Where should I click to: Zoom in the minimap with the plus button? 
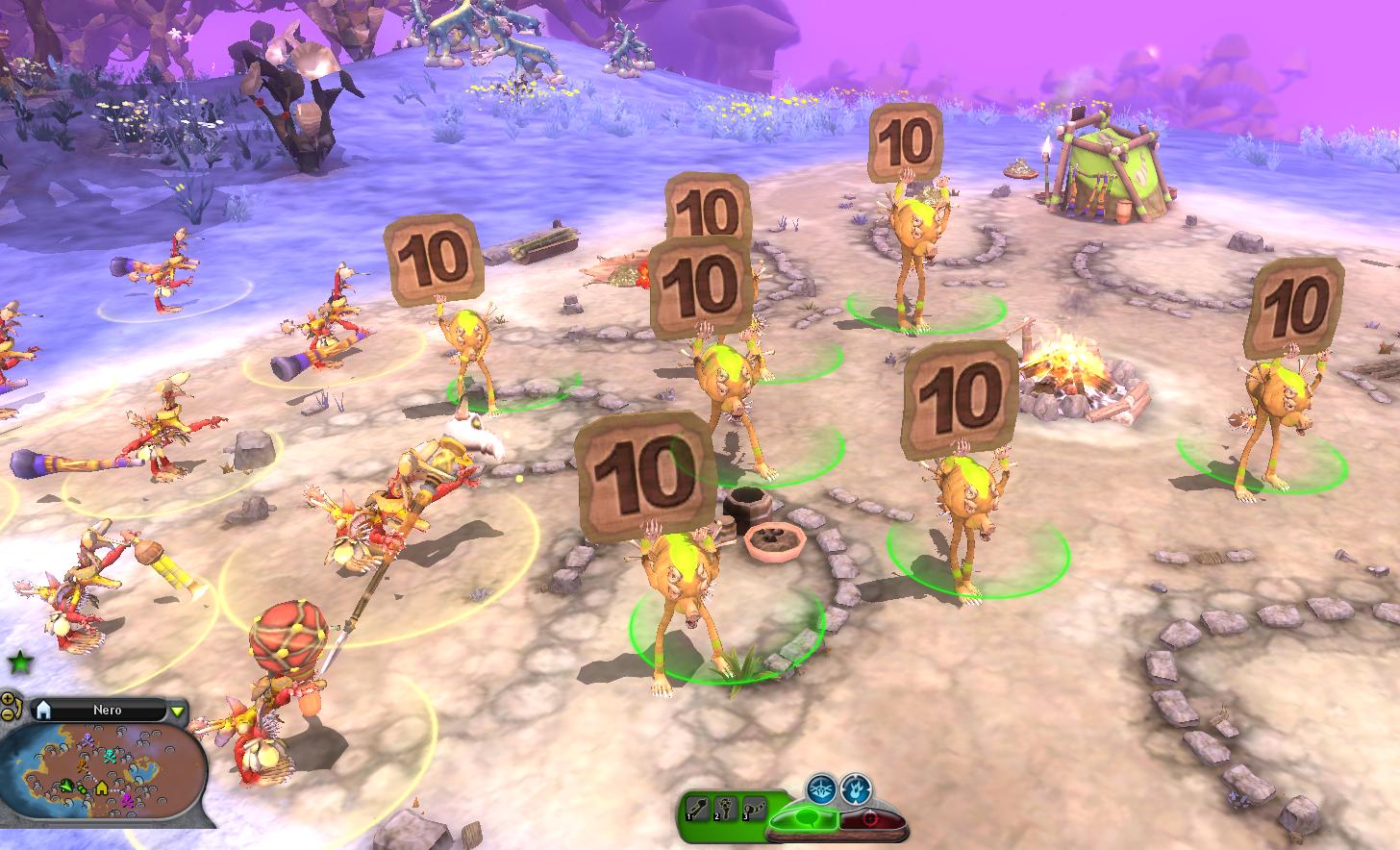[x=8, y=699]
